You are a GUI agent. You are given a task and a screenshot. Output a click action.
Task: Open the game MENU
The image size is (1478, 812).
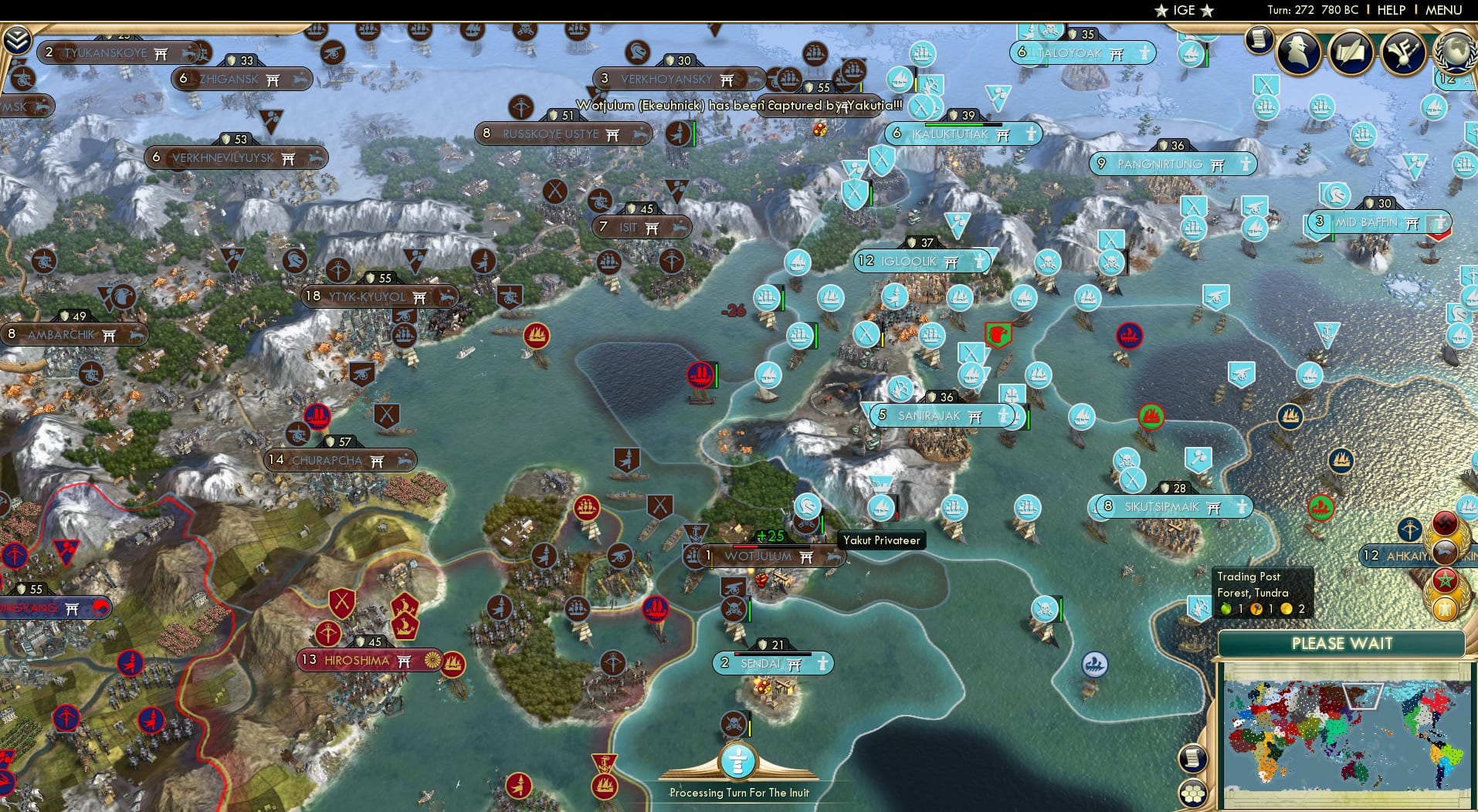pyautogui.click(x=1446, y=10)
